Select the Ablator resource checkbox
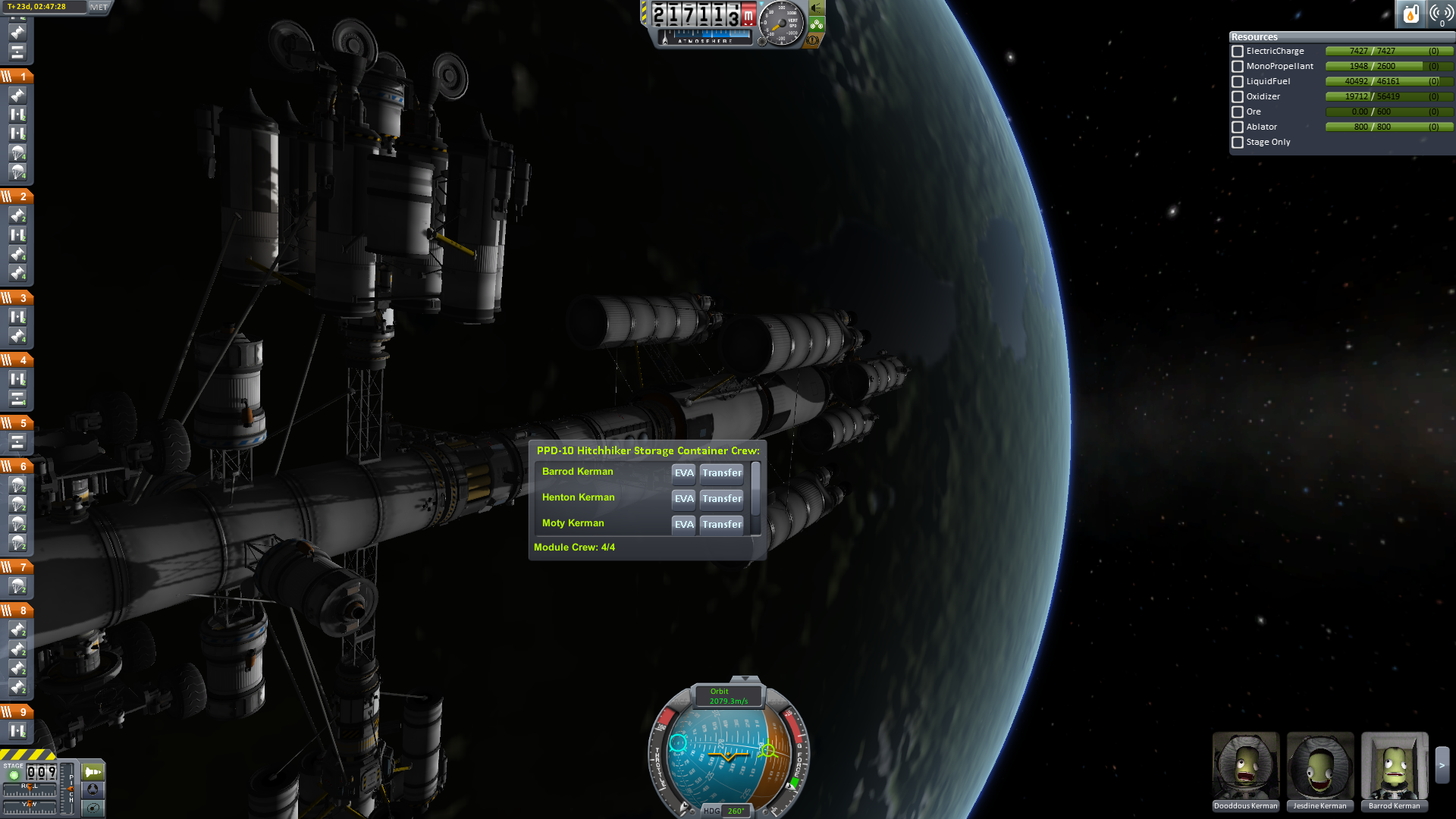 [1238, 127]
